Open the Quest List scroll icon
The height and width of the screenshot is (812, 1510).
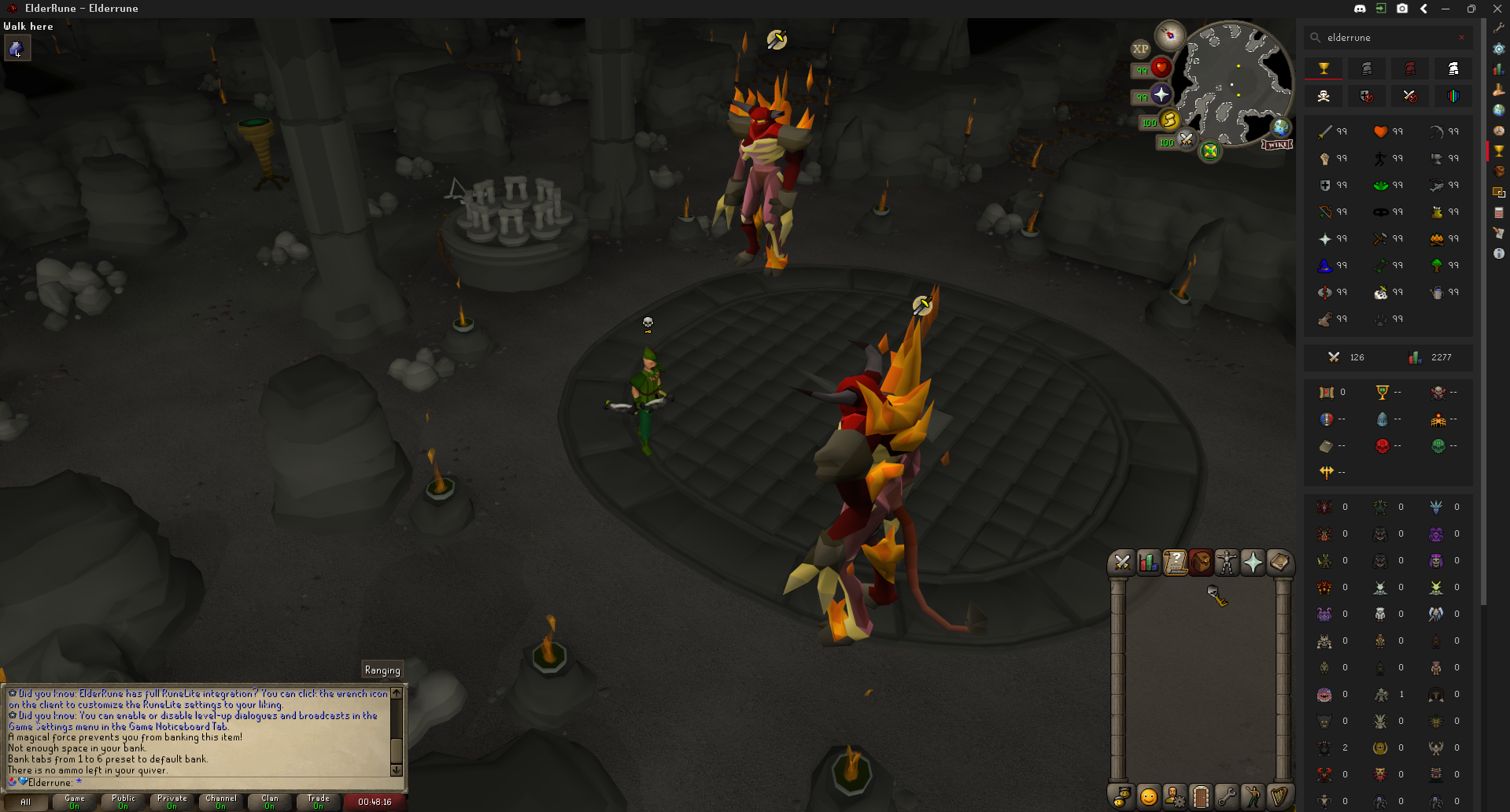(x=1175, y=562)
